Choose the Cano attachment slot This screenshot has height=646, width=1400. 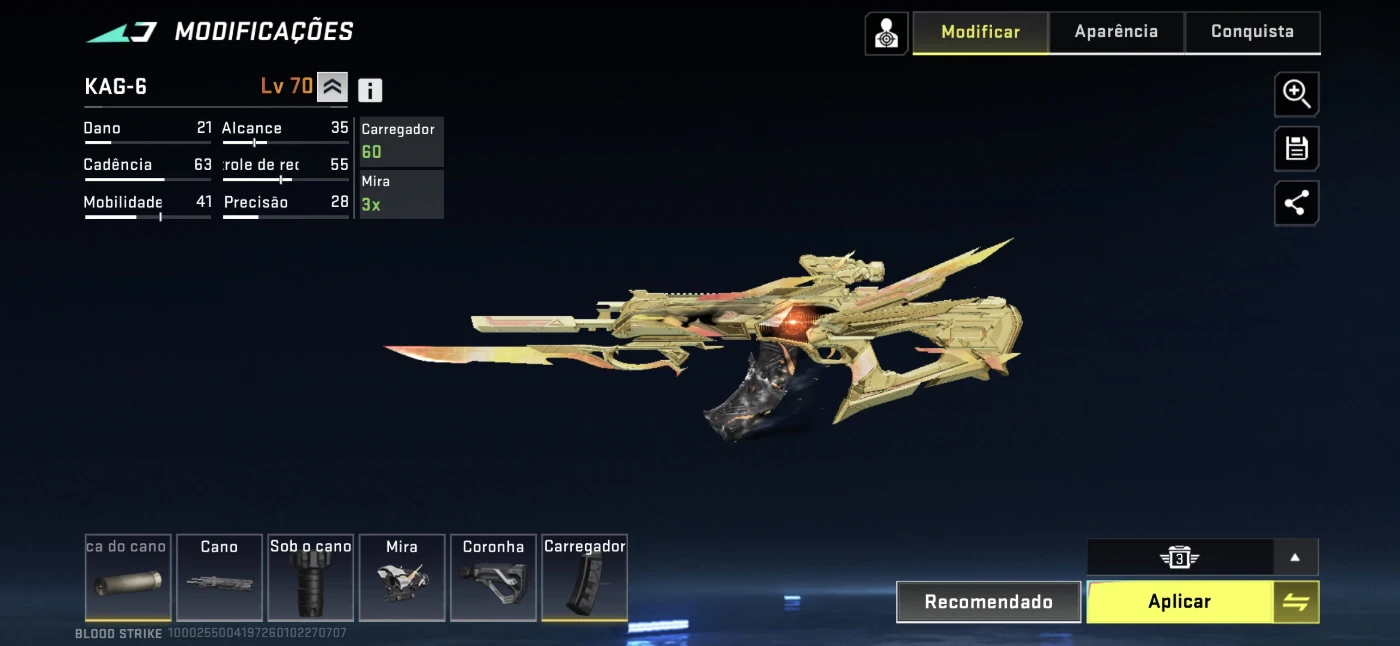pos(219,578)
